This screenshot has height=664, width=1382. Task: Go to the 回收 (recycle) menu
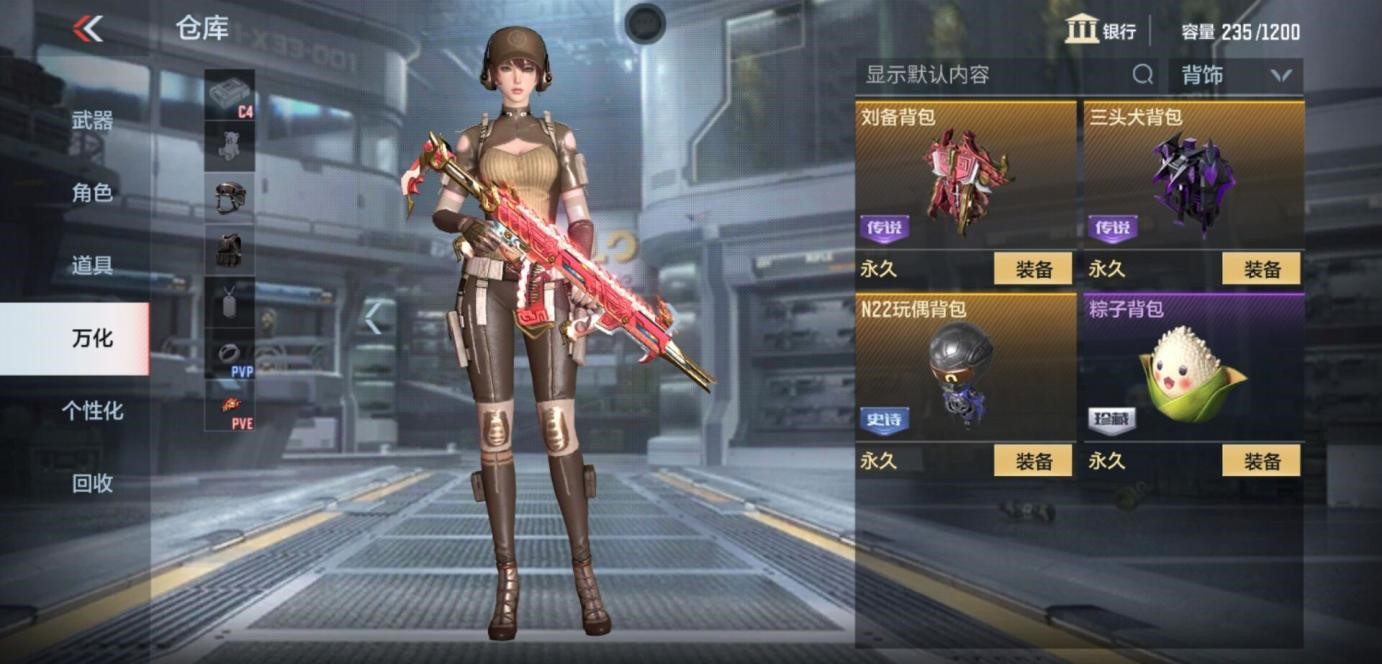[92, 484]
